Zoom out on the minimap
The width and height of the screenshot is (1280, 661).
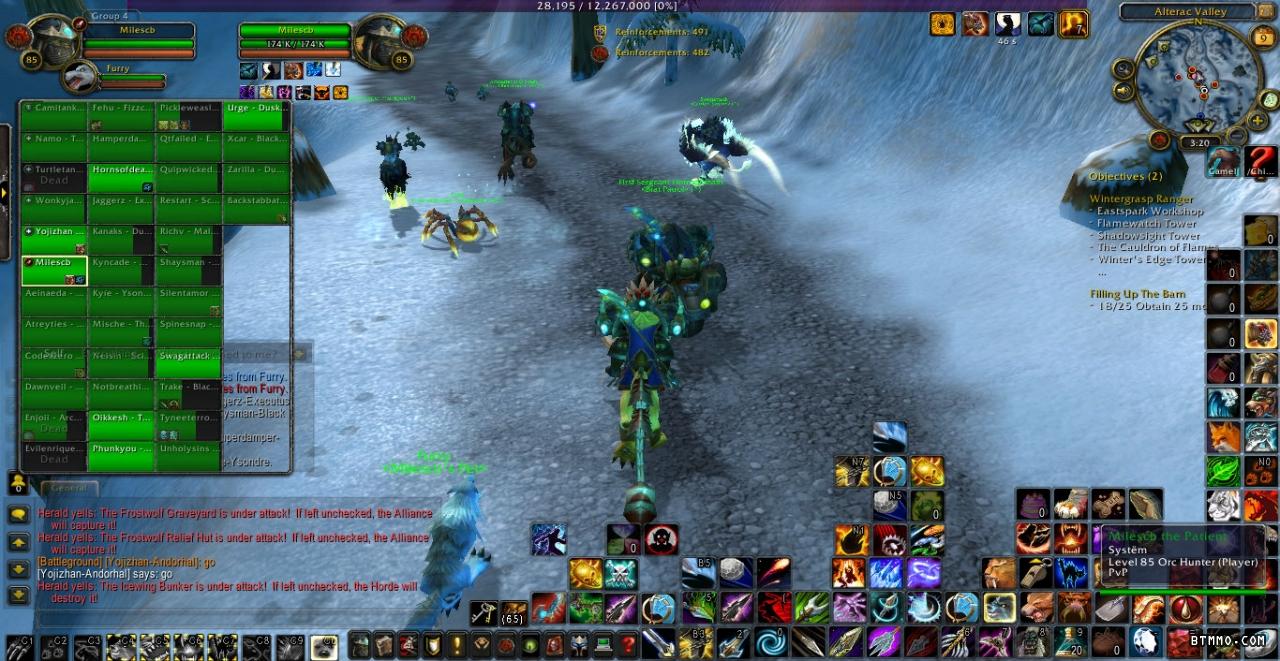(x=1237, y=135)
